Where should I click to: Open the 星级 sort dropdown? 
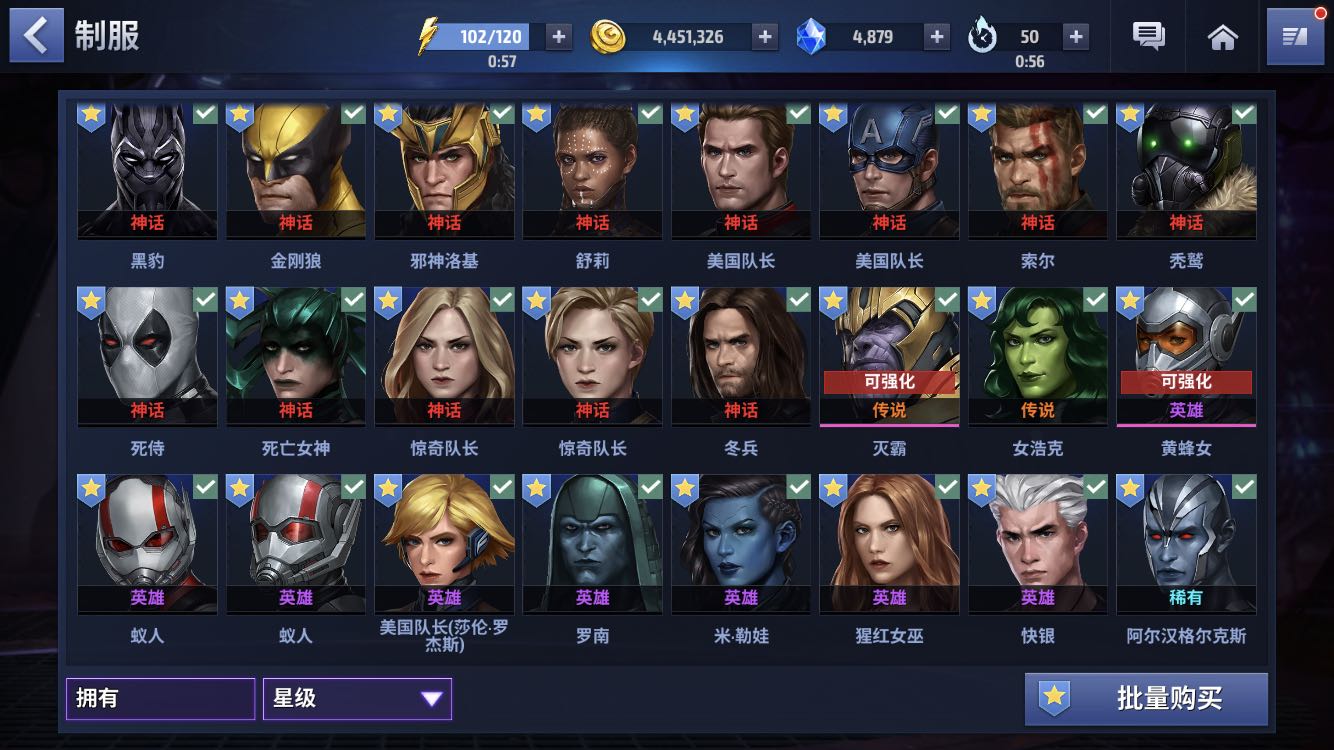coord(357,699)
